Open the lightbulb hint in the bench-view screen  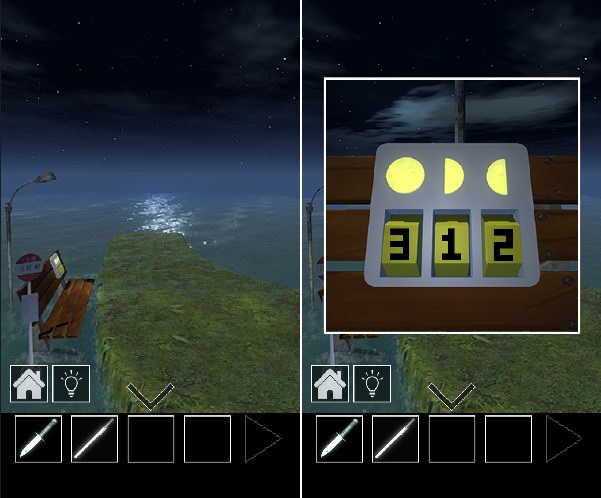pyautogui.click(x=71, y=383)
